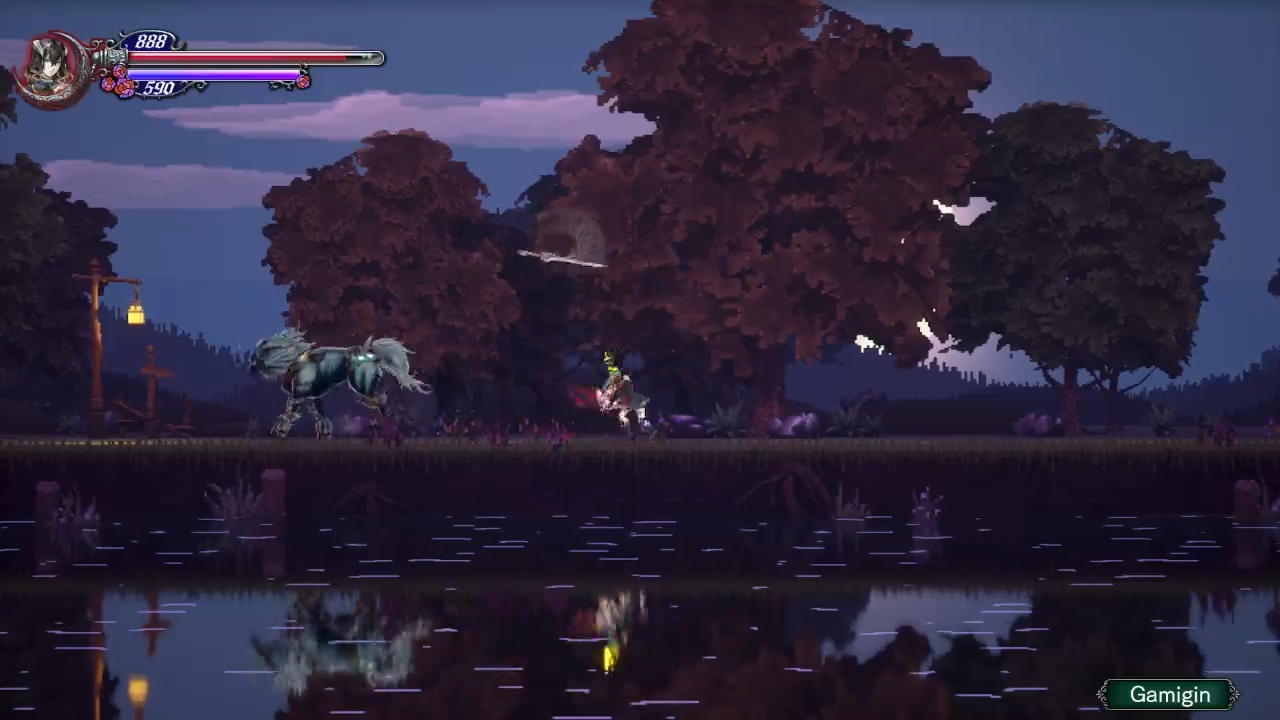Click the Gamigin name banner
This screenshot has width=1280, height=720.
pyautogui.click(x=1169, y=694)
